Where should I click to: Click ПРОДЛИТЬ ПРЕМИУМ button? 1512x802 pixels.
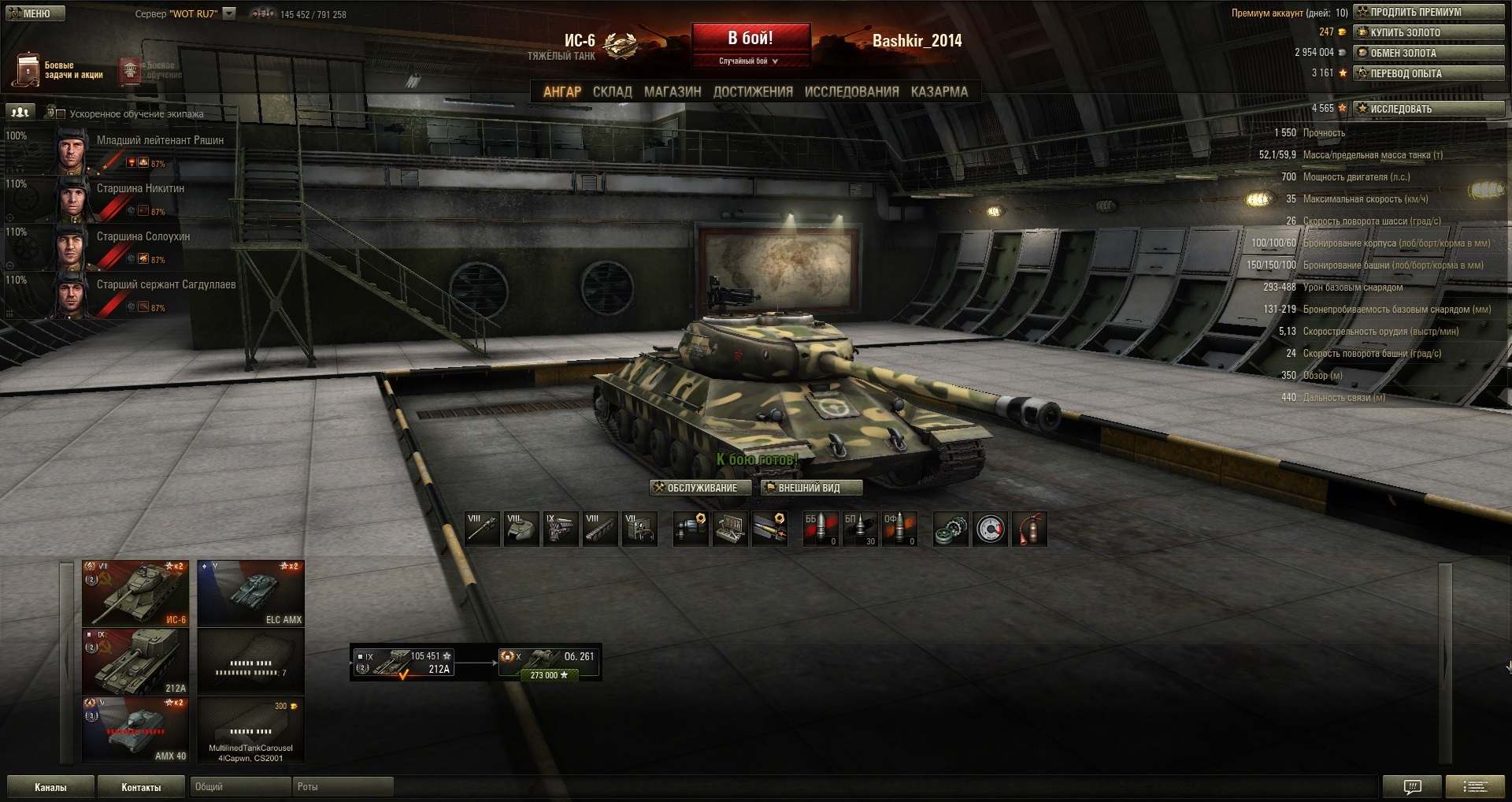tap(1429, 12)
